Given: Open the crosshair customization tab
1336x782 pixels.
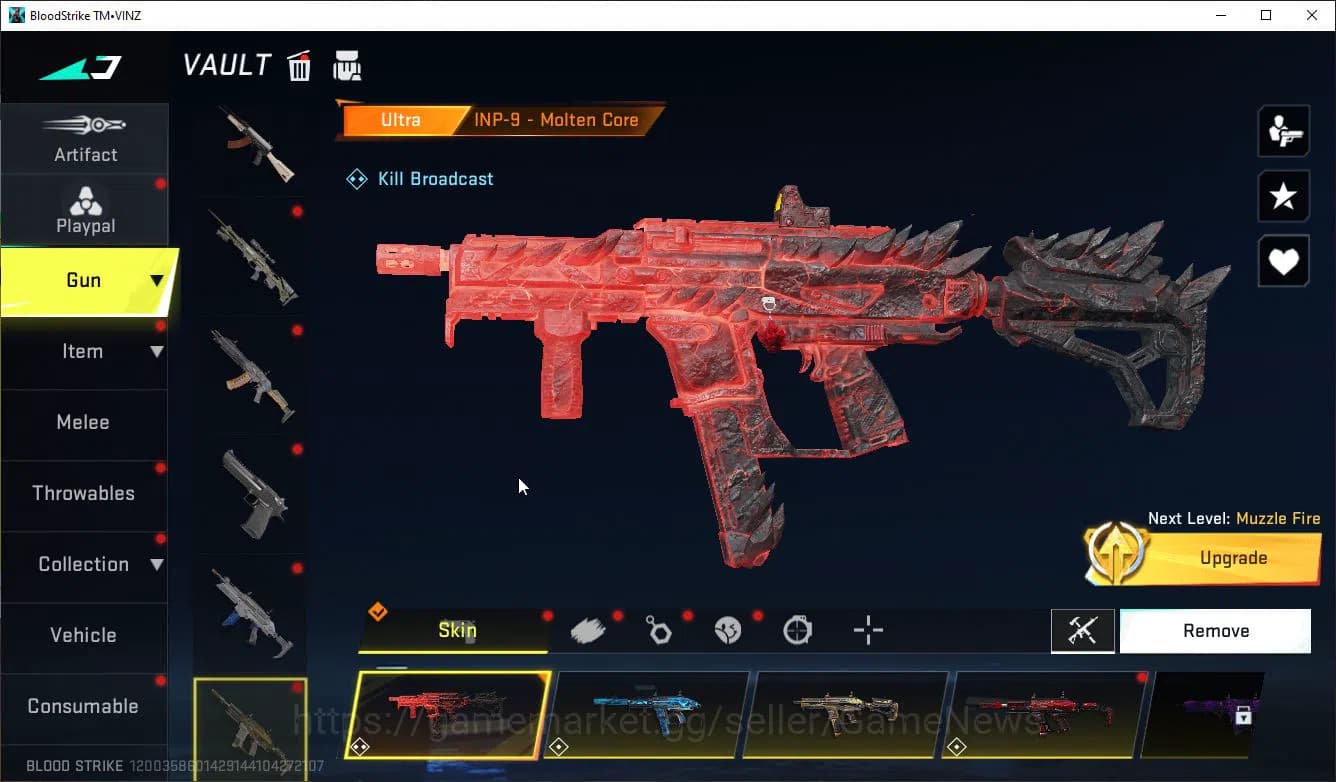Looking at the screenshot, I should point(868,630).
